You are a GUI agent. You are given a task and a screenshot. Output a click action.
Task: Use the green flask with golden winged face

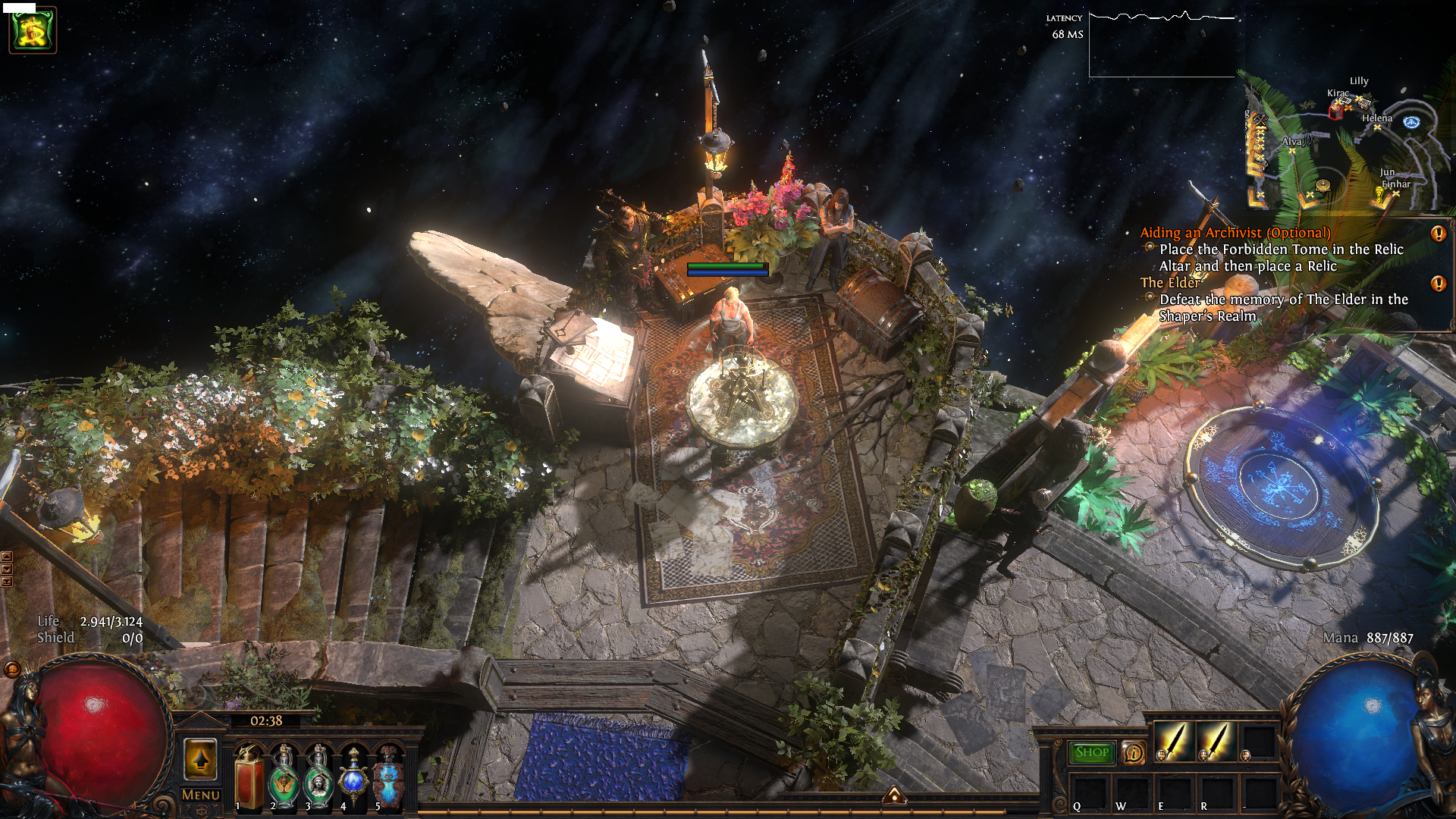click(284, 779)
